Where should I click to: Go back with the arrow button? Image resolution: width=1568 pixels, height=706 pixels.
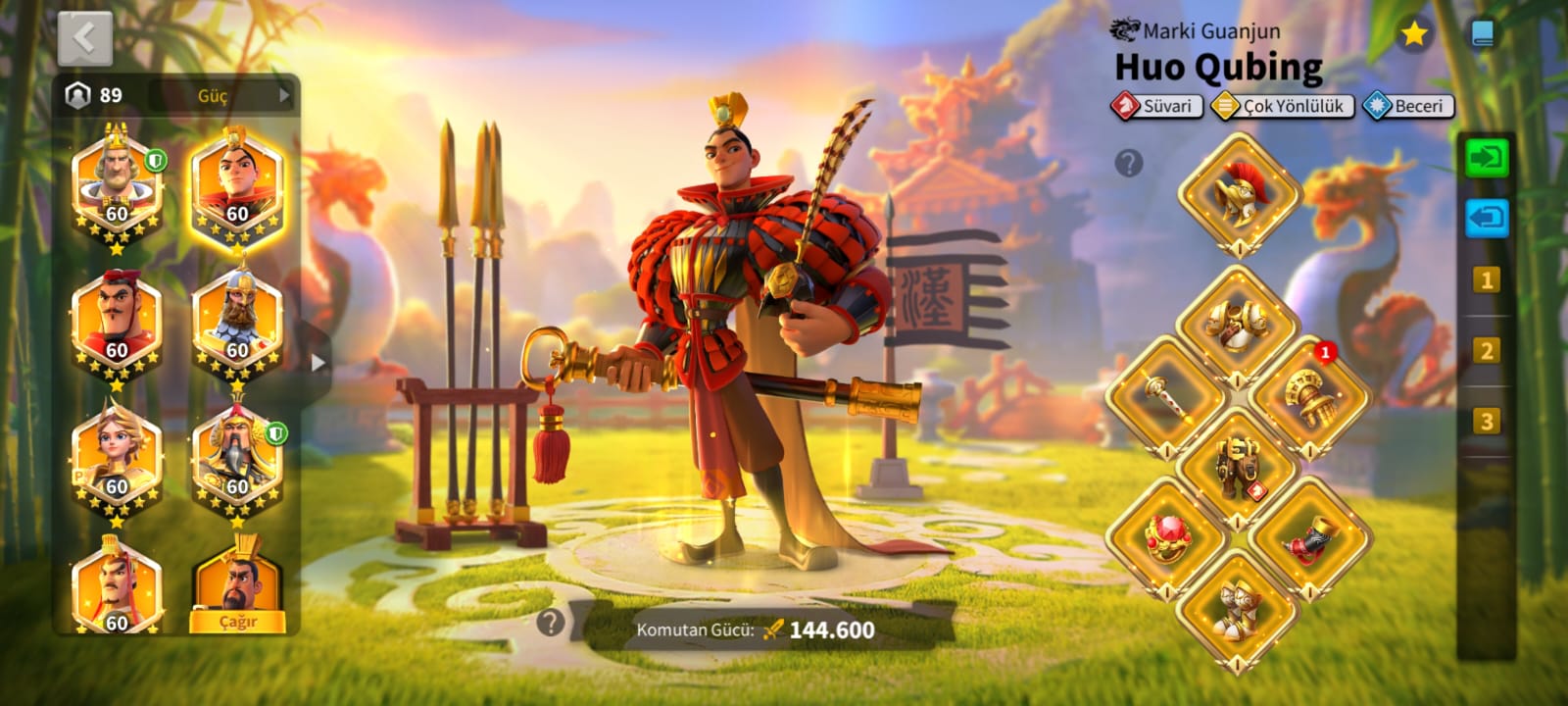click(84, 38)
